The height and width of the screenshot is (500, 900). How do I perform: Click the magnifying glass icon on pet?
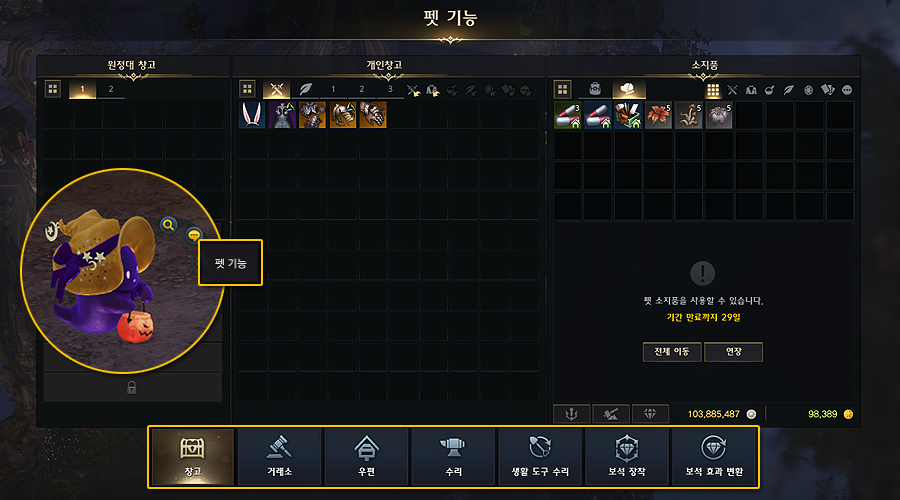pyautogui.click(x=169, y=224)
